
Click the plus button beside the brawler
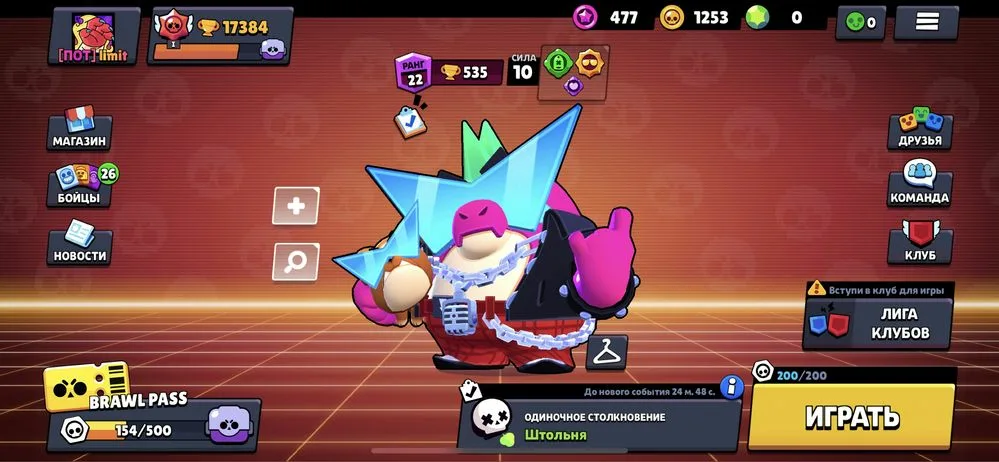(296, 207)
